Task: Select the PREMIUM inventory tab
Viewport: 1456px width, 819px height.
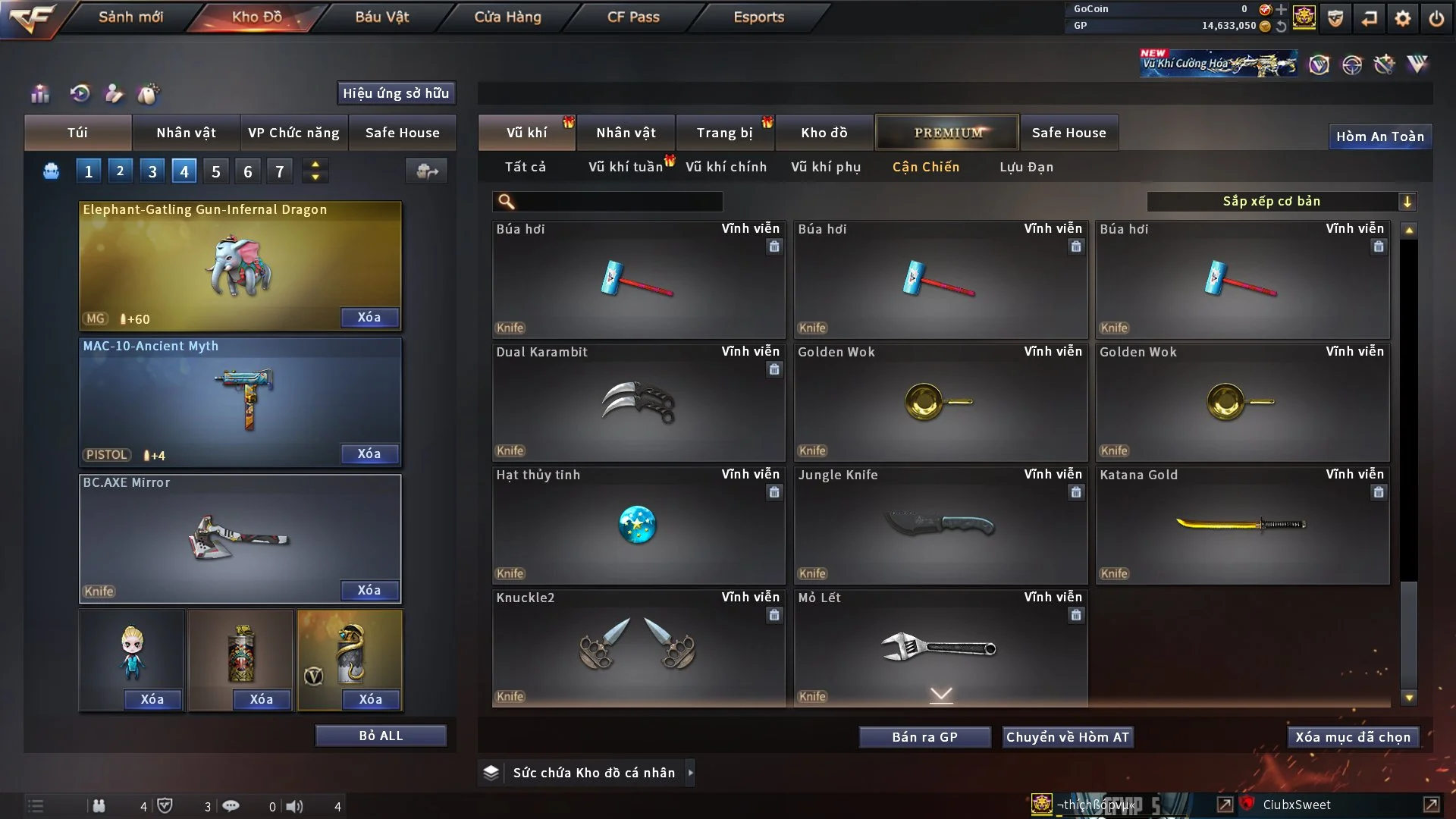Action: [x=947, y=133]
